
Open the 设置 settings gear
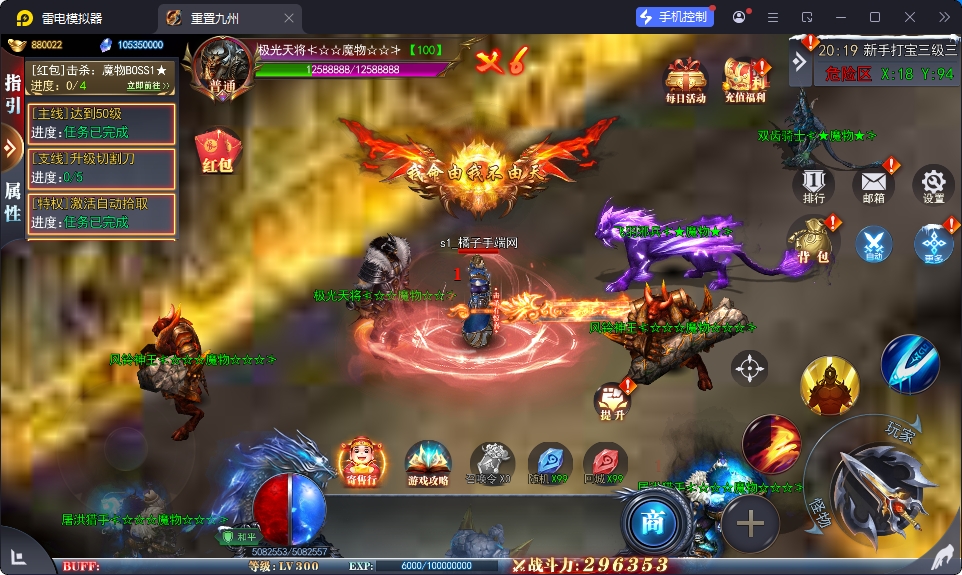(x=933, y=184)
